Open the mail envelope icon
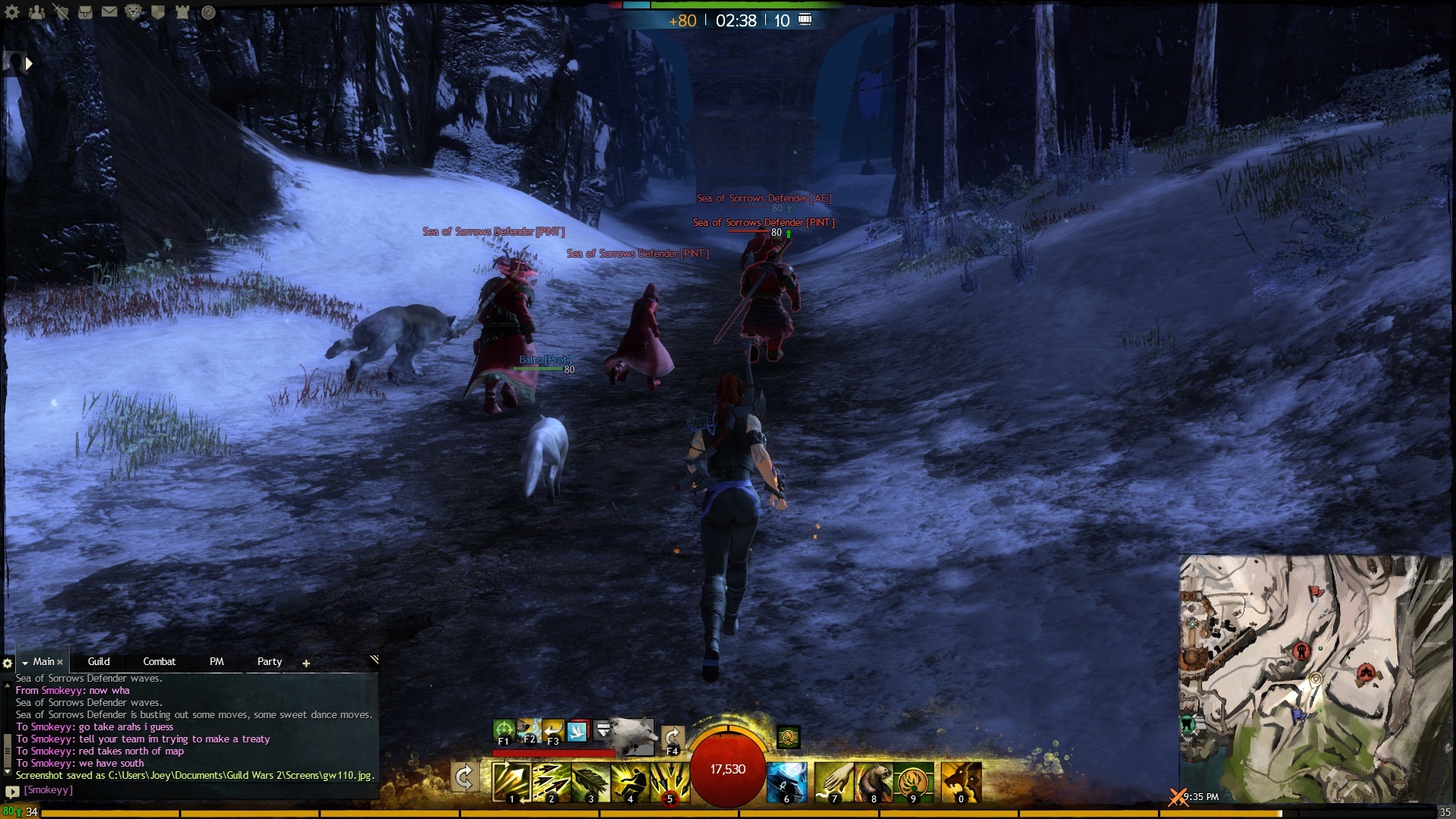1456x819 pixels. [109, 12]
